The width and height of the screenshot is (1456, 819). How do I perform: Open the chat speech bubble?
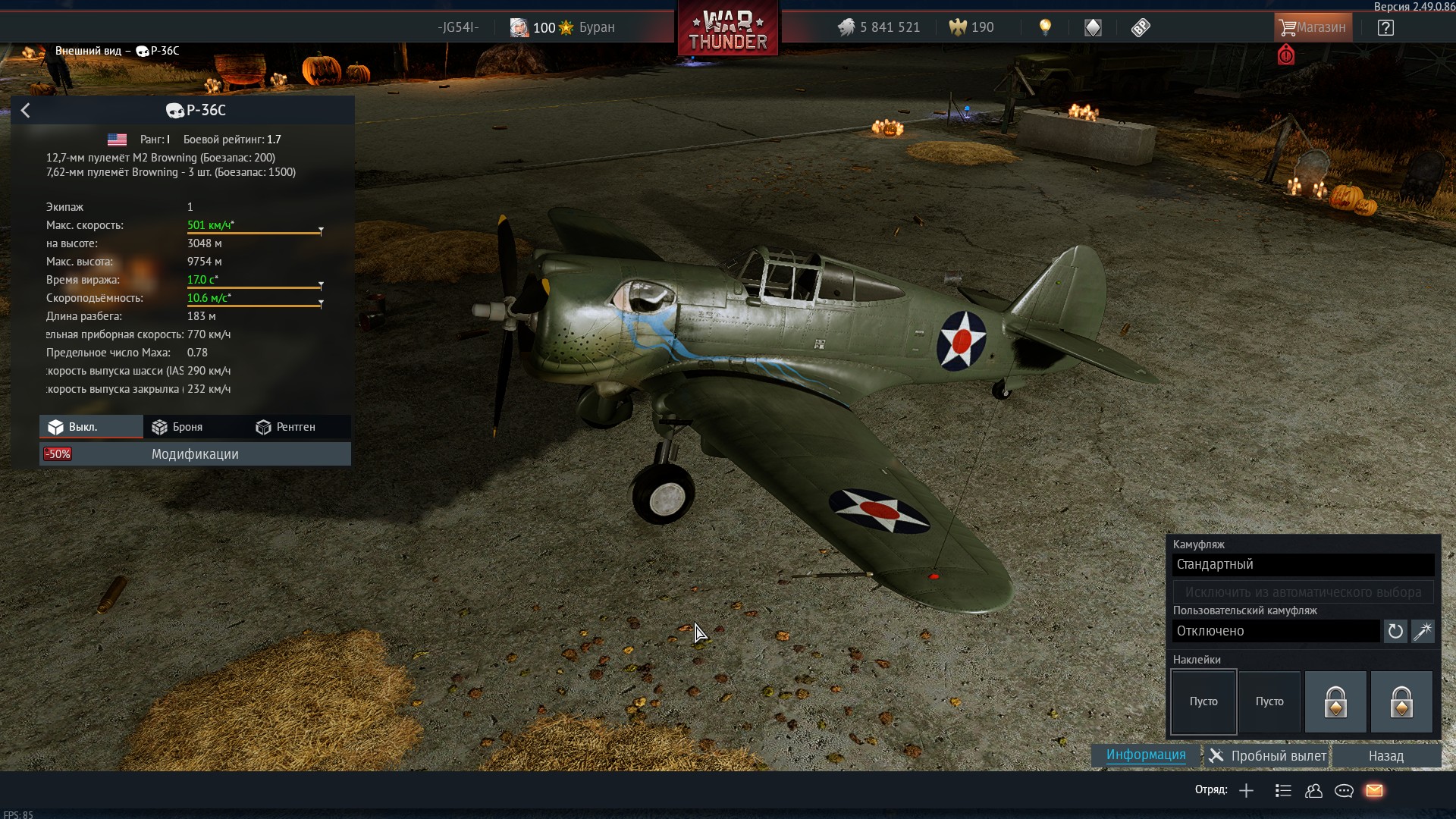tap(1344, 791)
